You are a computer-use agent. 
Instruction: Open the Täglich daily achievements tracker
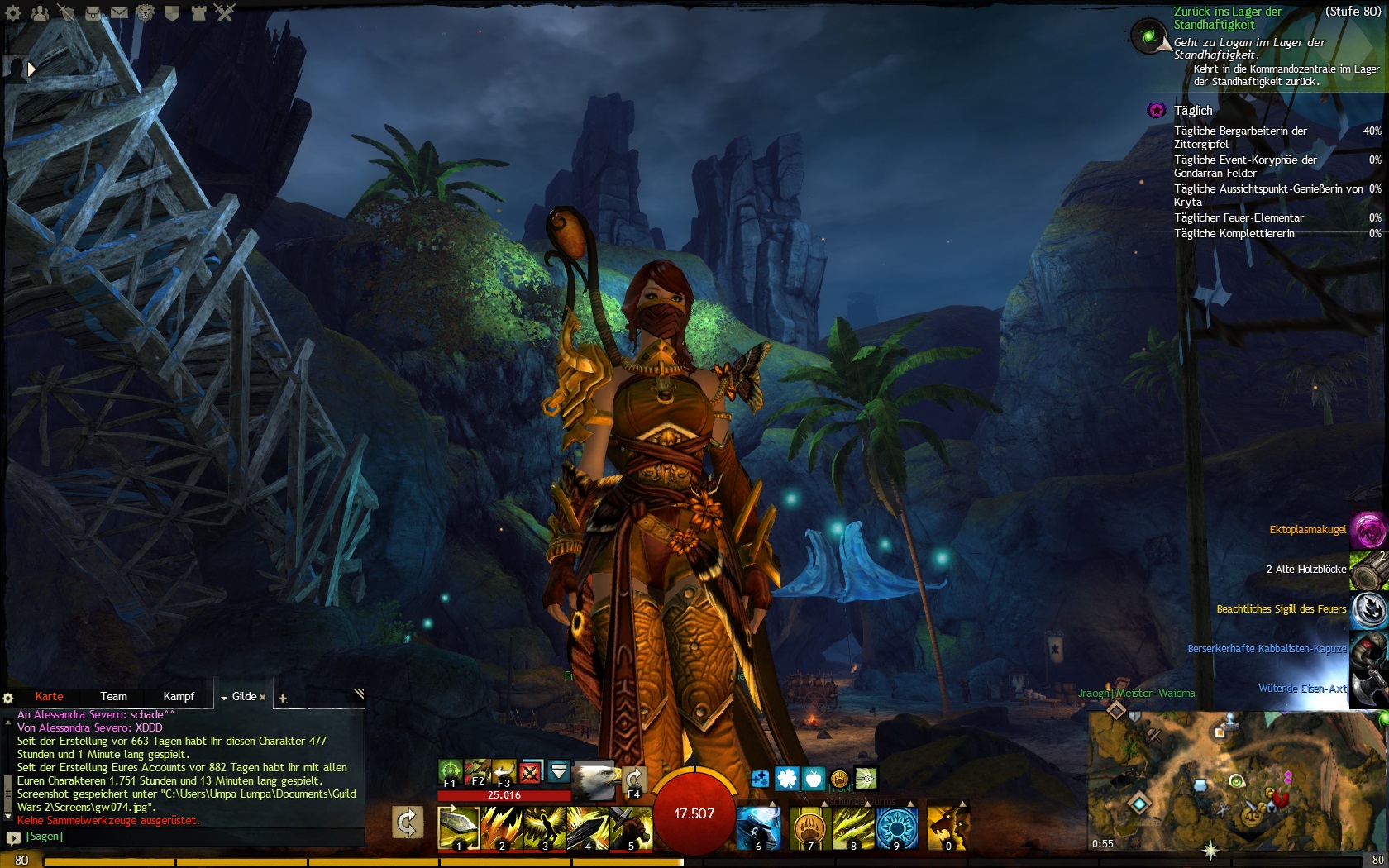pos(1193,111)
